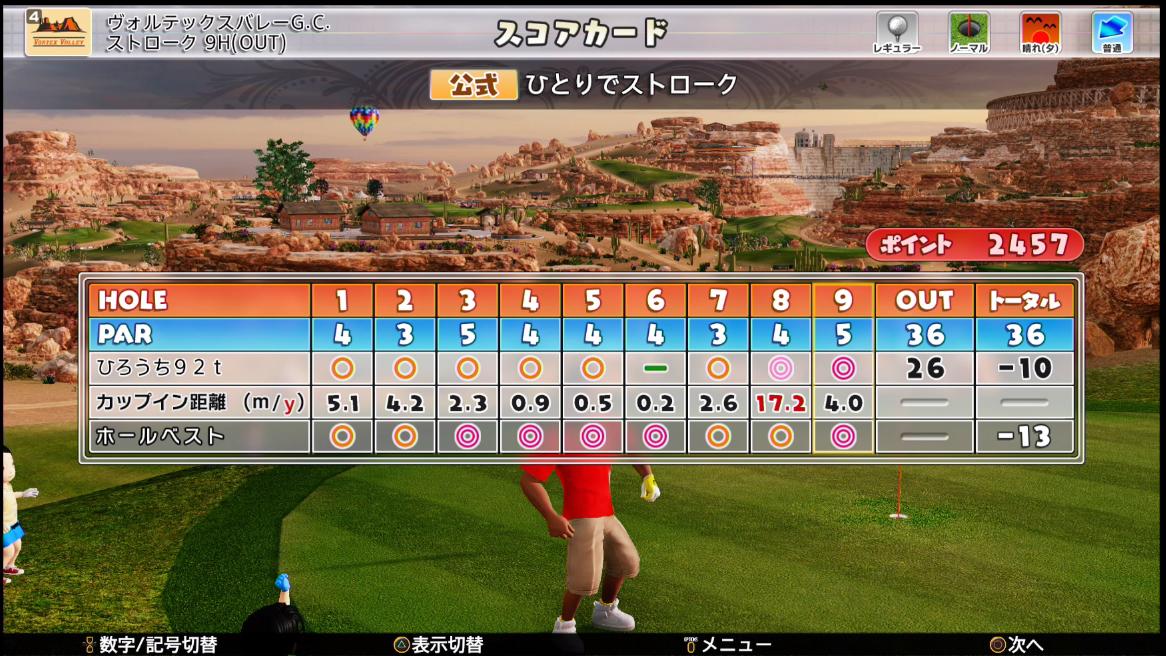Select the highlighted hole 9 column header
This screenshot has width=1166, height=656.
pos(843,300)
